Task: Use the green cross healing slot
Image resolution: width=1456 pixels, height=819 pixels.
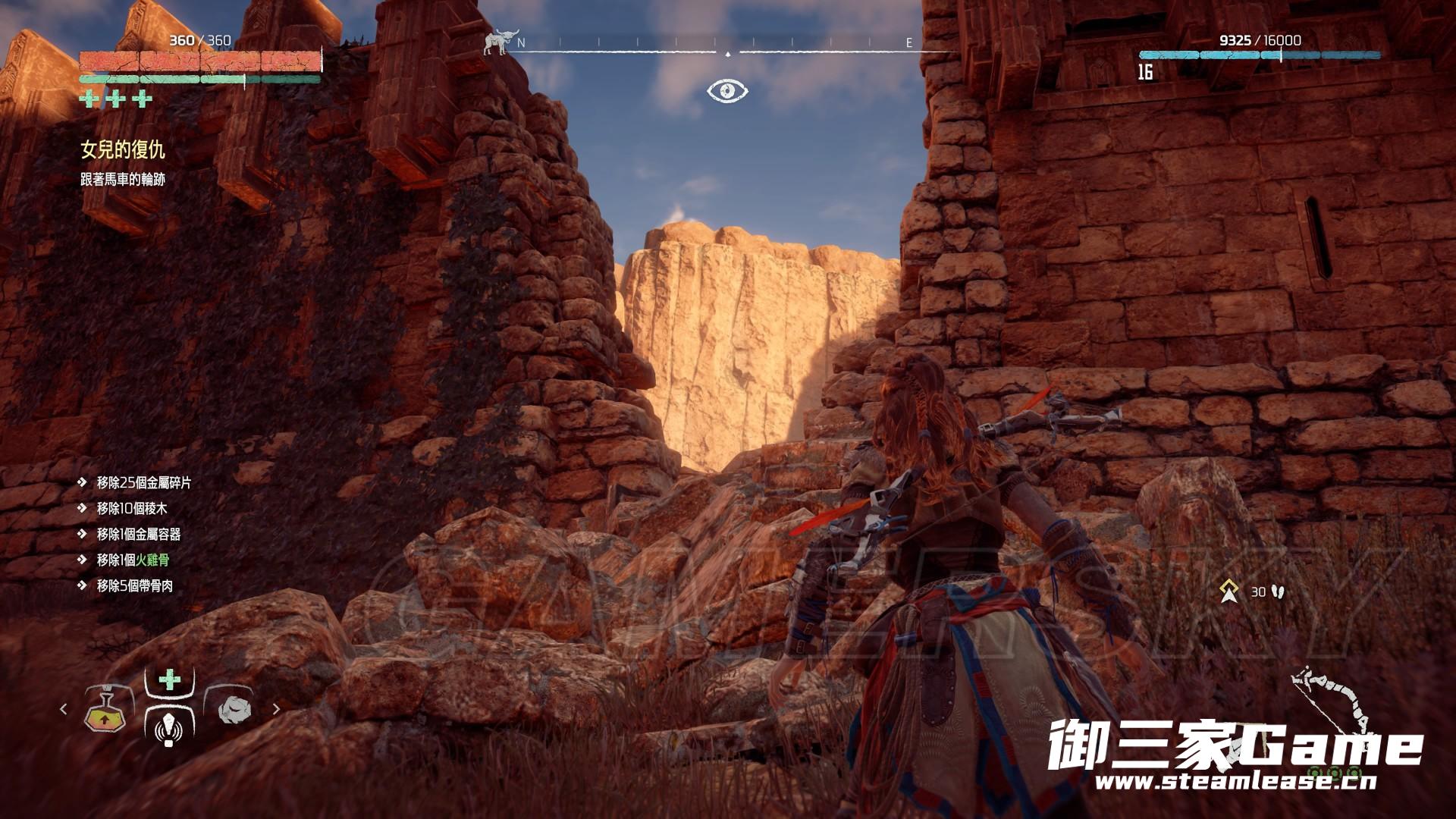Action: (169, 679)
